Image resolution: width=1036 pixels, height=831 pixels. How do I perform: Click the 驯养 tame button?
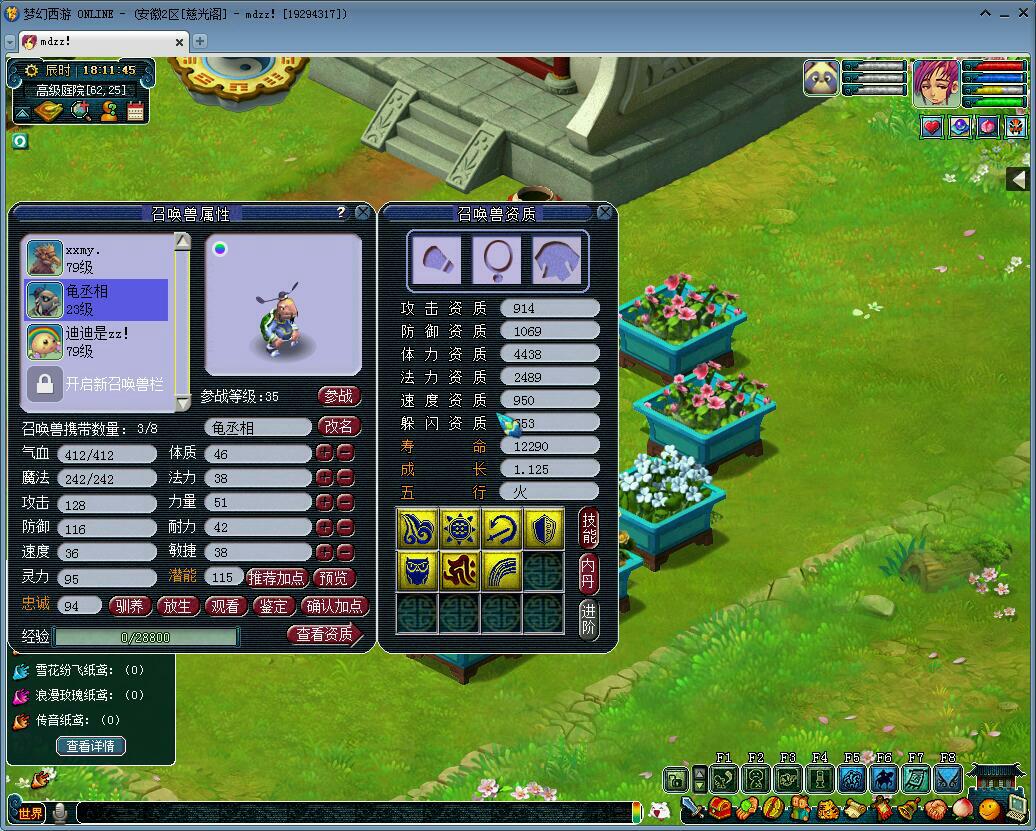(130, 605)
